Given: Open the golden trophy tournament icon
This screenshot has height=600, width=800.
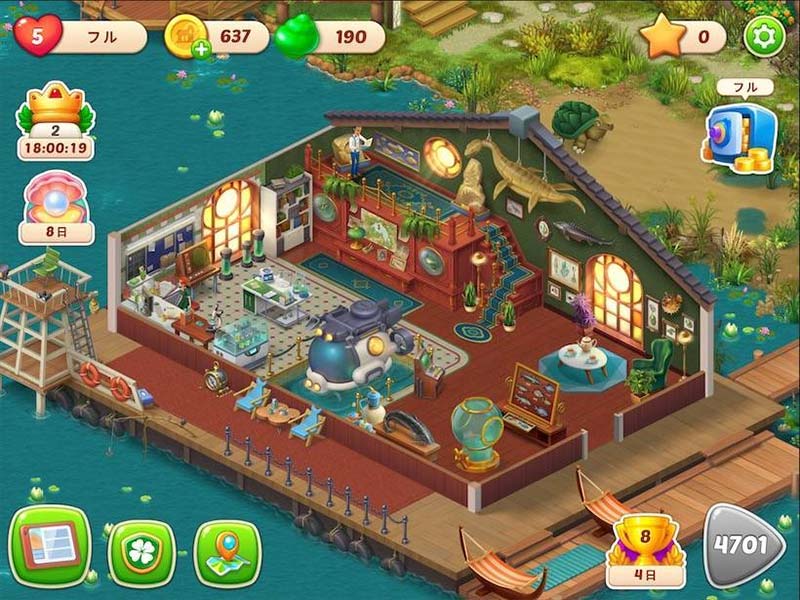Looking at the screenshot, I should coord(645,545).
